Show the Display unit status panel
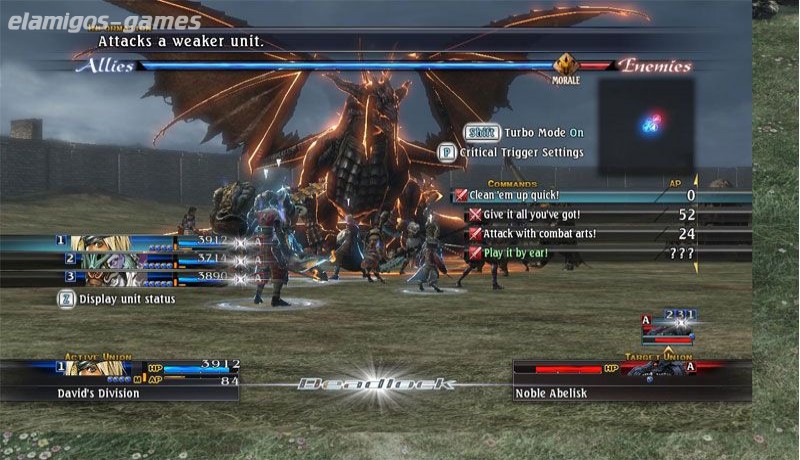The image size is (800, 460). 116,299
